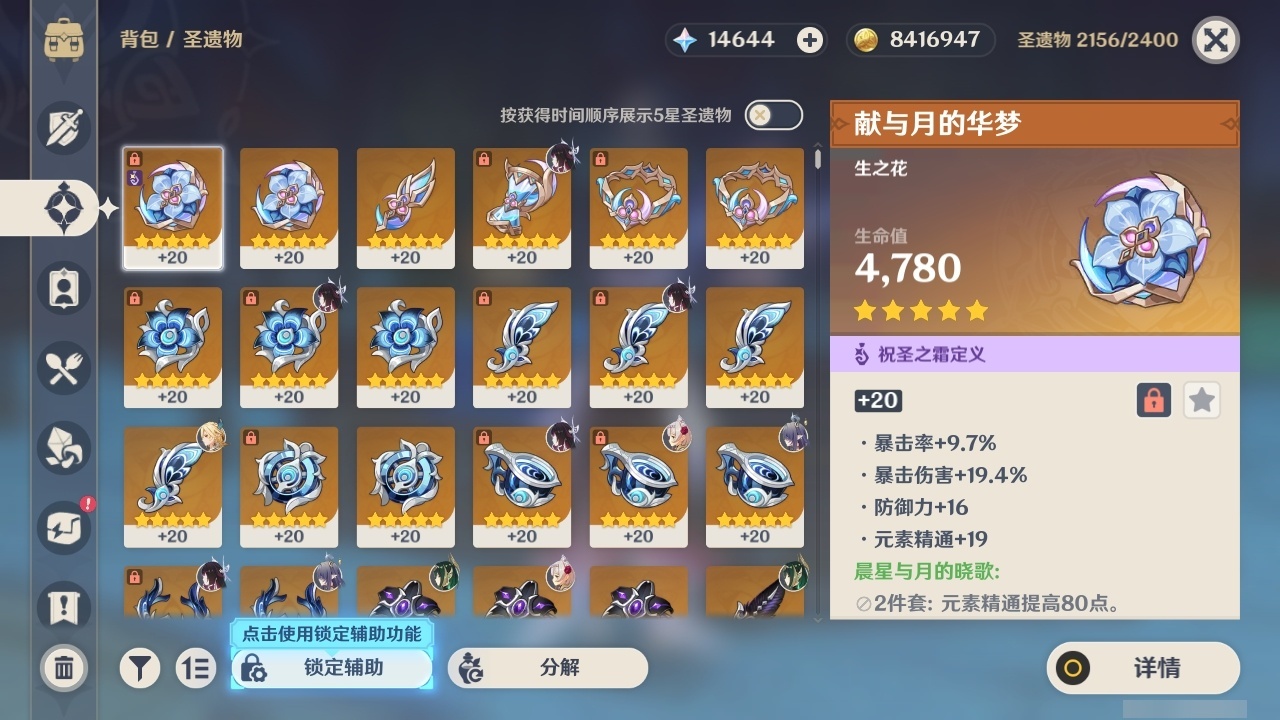This screenshot has height=720, width=1280.
Task: Click the backpack icon above 背包 breadcrumb
Action: tap(63, 40)
